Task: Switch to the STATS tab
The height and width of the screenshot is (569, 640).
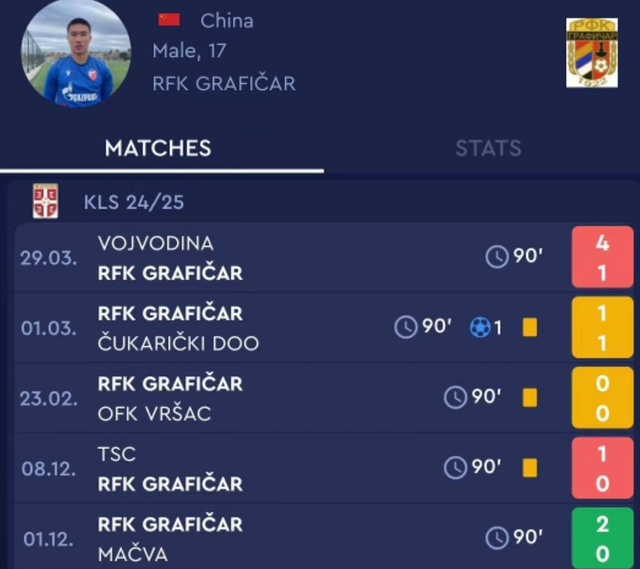Action: pyautogui.click(x=488, y=148)
